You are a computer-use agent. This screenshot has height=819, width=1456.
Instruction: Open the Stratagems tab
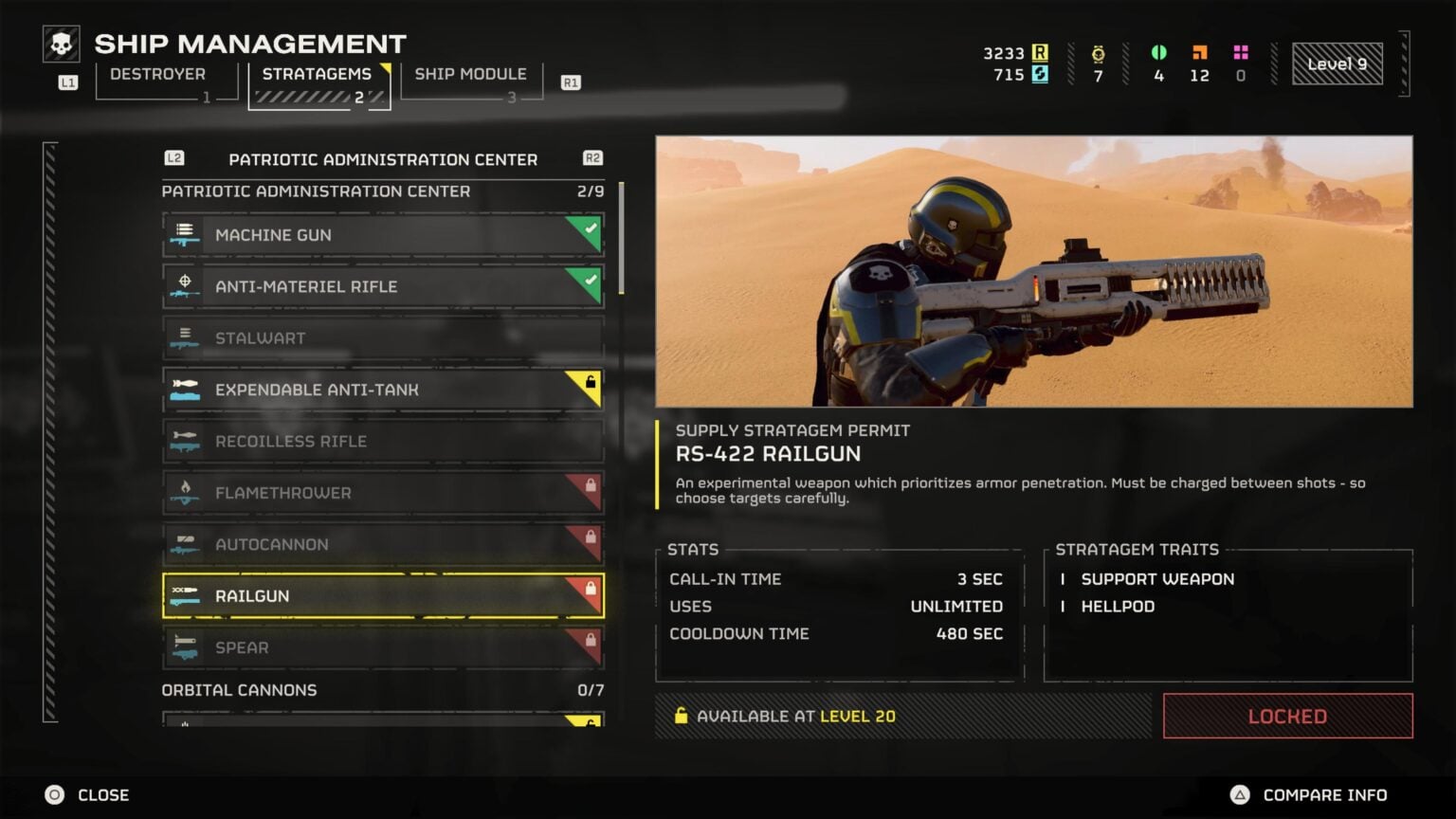pyautogui.click(x=317, y=75)
